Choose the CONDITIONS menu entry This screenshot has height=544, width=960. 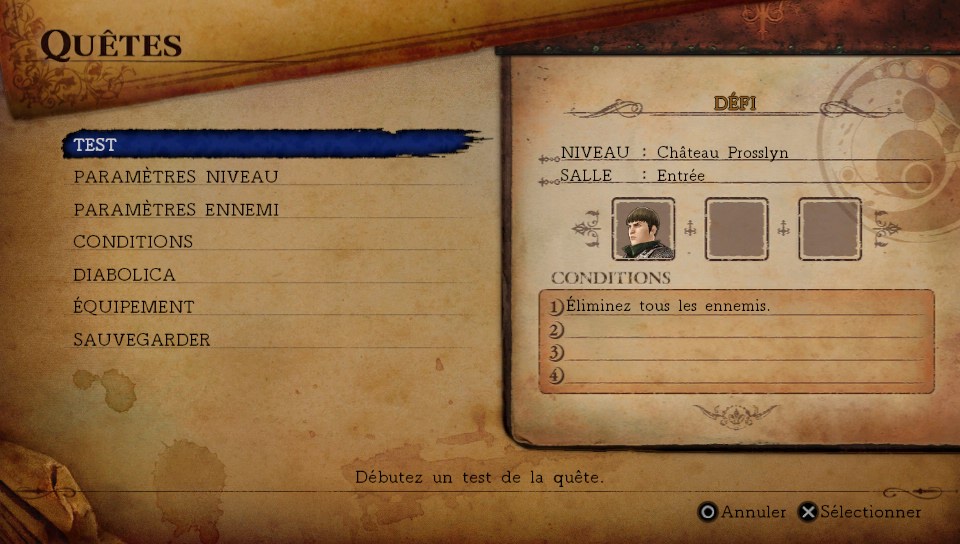(133, 242)
